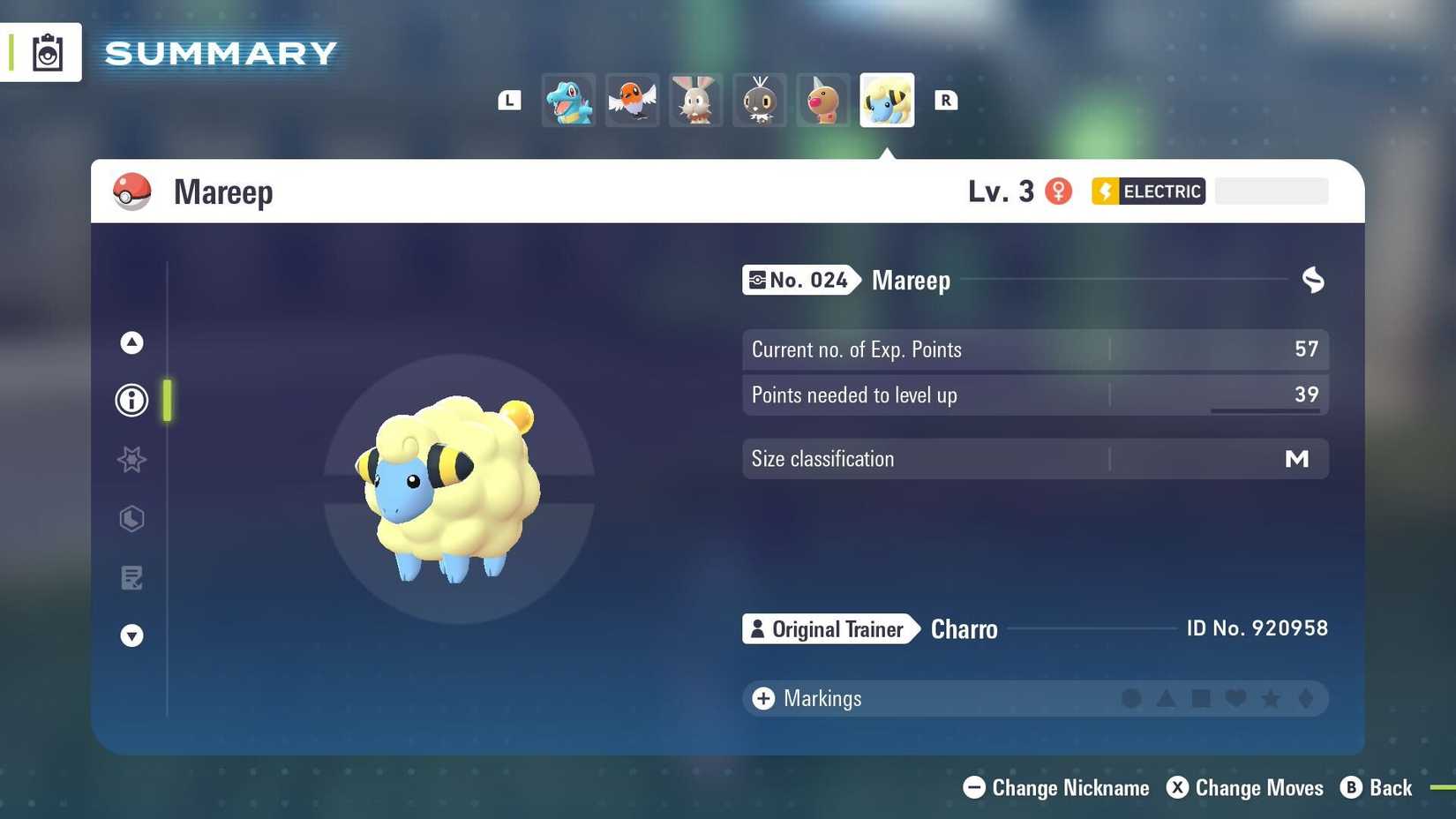The height and width of the screenshot is (819, 1456).
Task: Select the info page icon
Action: tap(131, 400)
